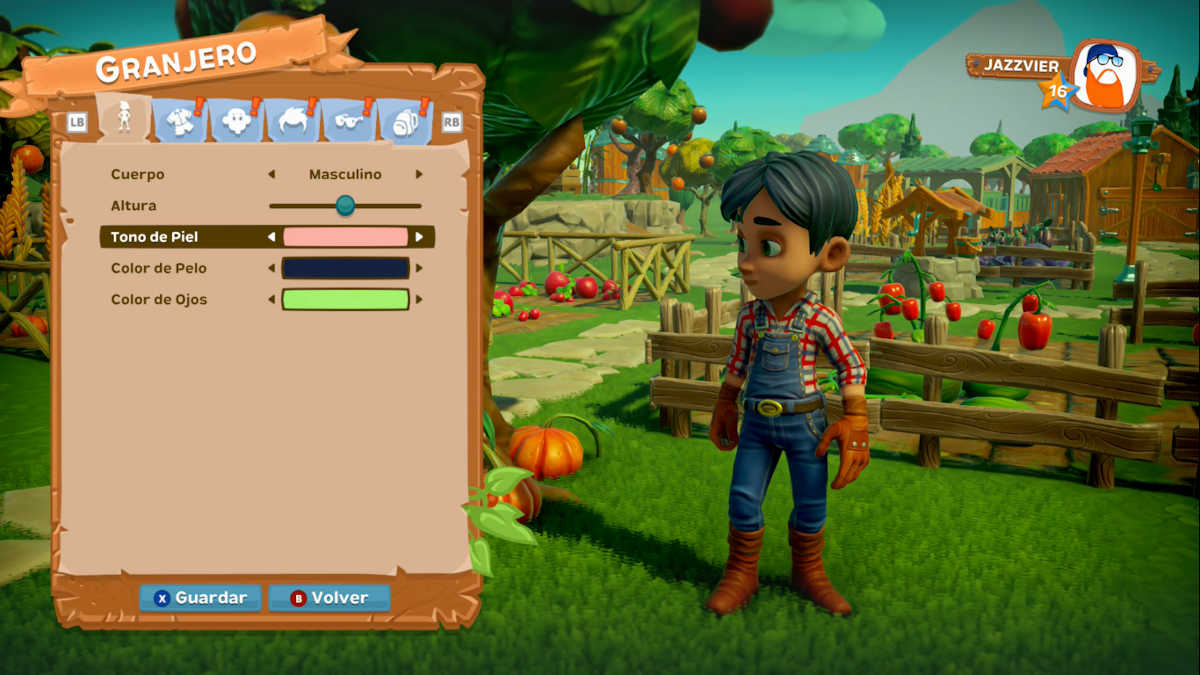Open the backpack tab
The height and width of the screenshot is (675, 1200).
403,122
